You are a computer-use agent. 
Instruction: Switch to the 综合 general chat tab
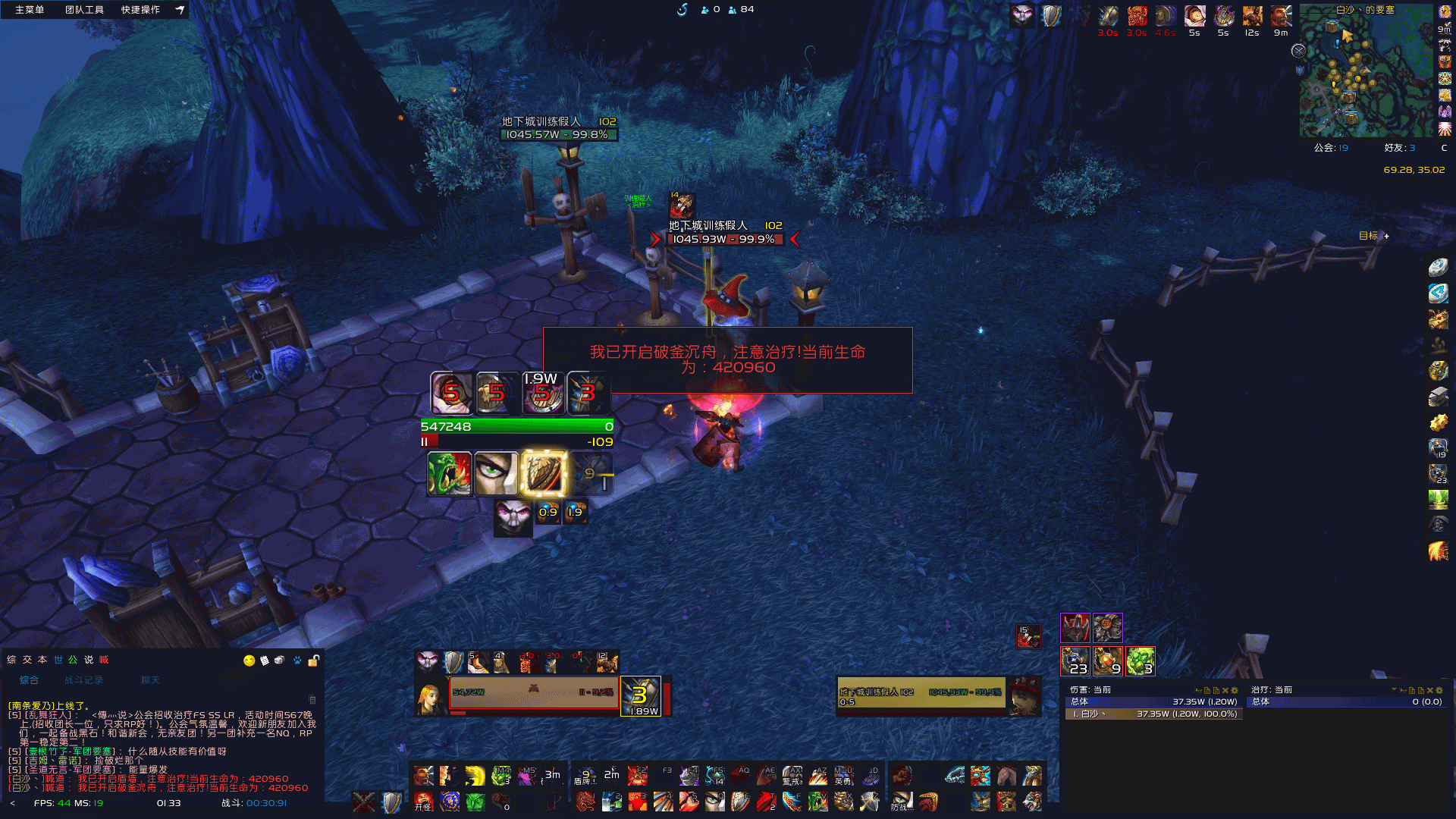29,680
